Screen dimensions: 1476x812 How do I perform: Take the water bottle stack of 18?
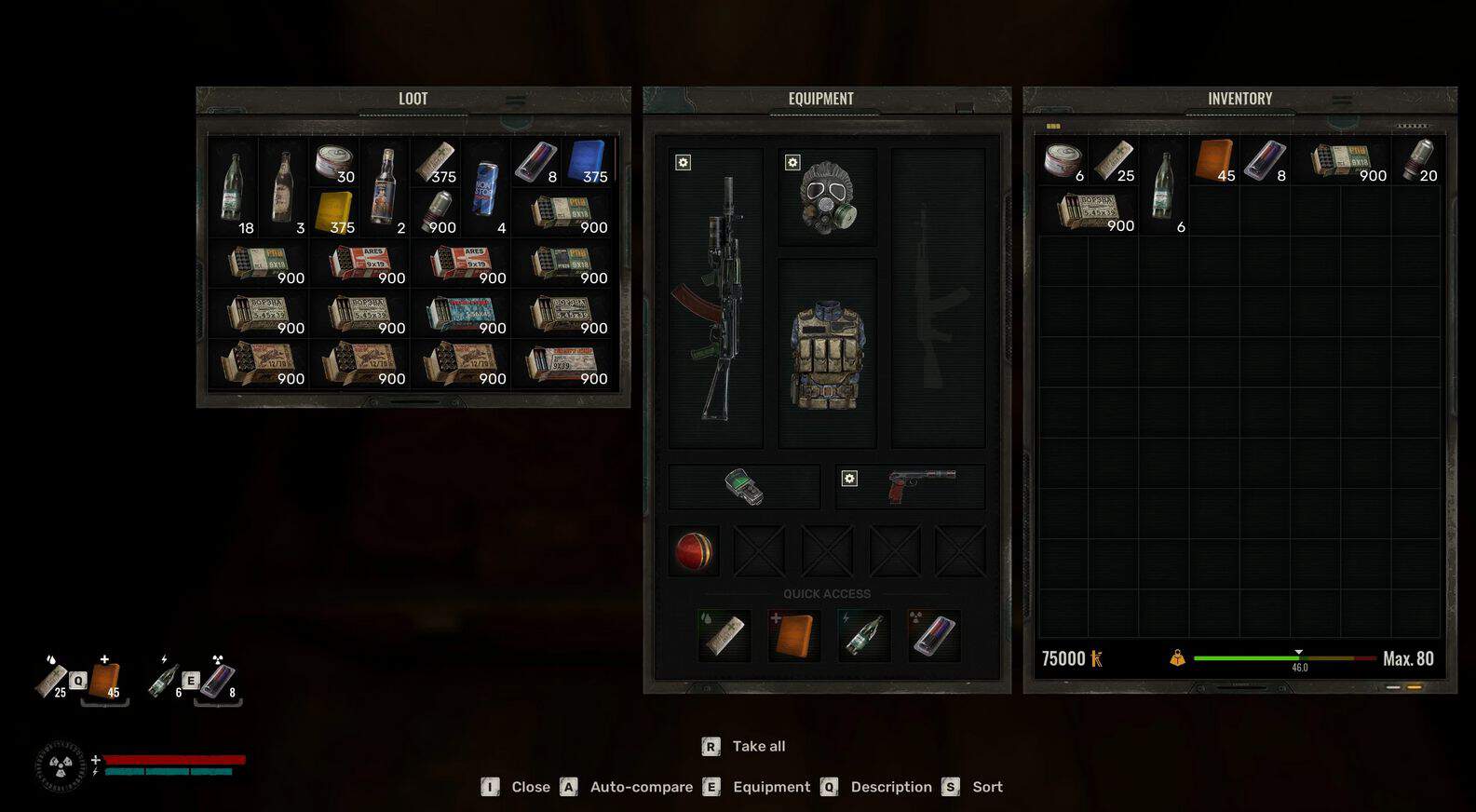click(x=233, y=187)
